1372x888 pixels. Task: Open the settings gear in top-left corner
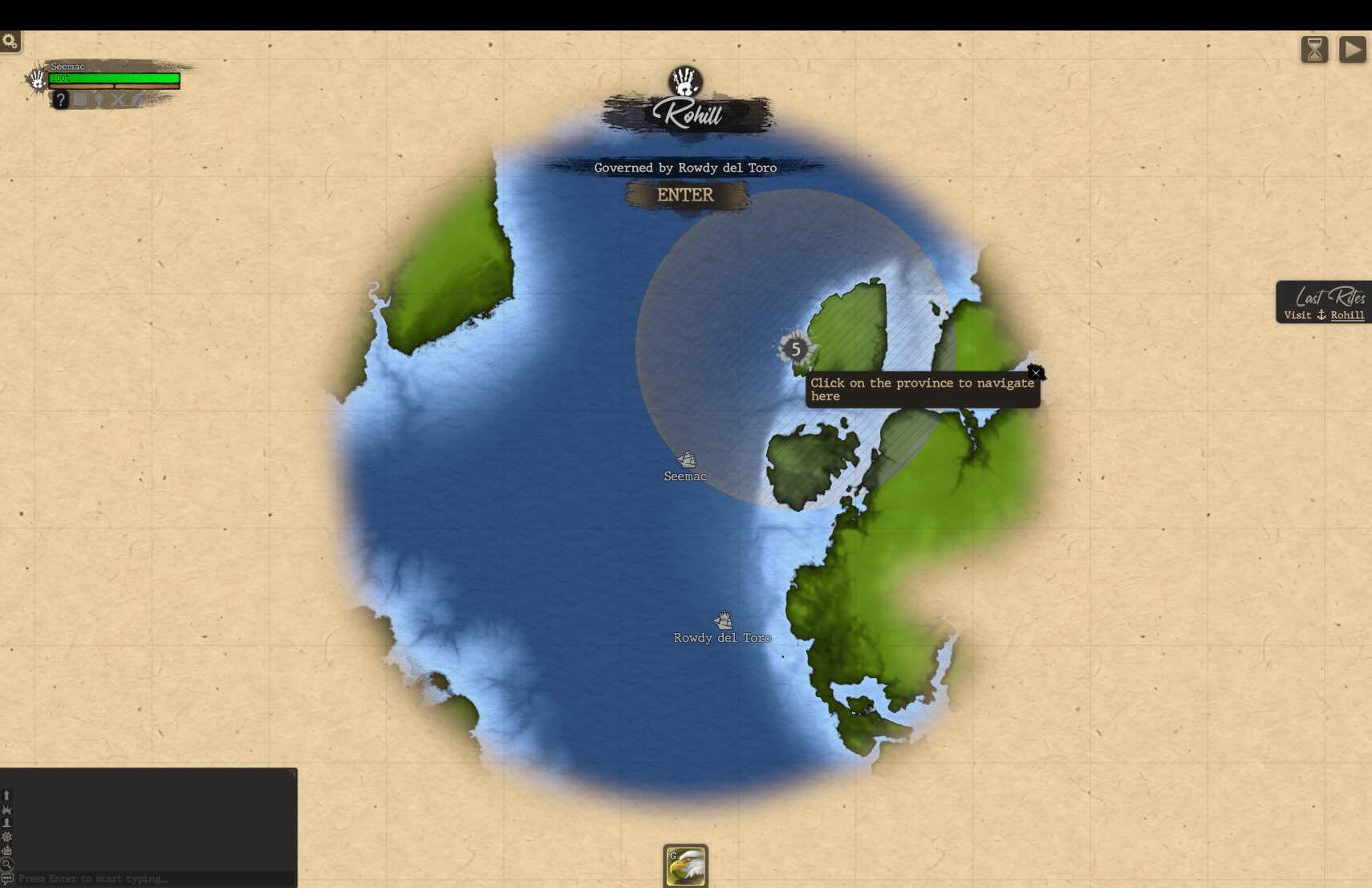coord(10,40)
